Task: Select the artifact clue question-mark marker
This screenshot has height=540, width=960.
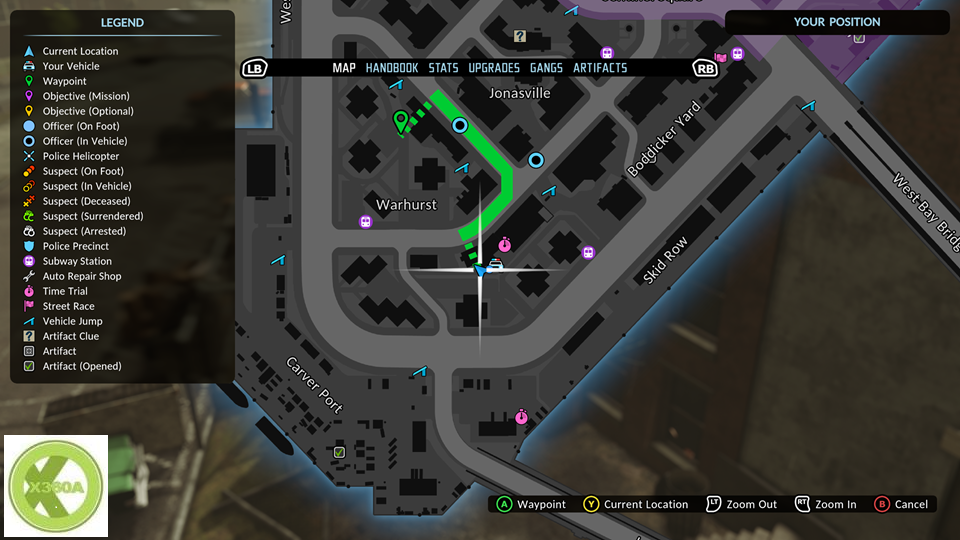Action: [x=520, y=36]
